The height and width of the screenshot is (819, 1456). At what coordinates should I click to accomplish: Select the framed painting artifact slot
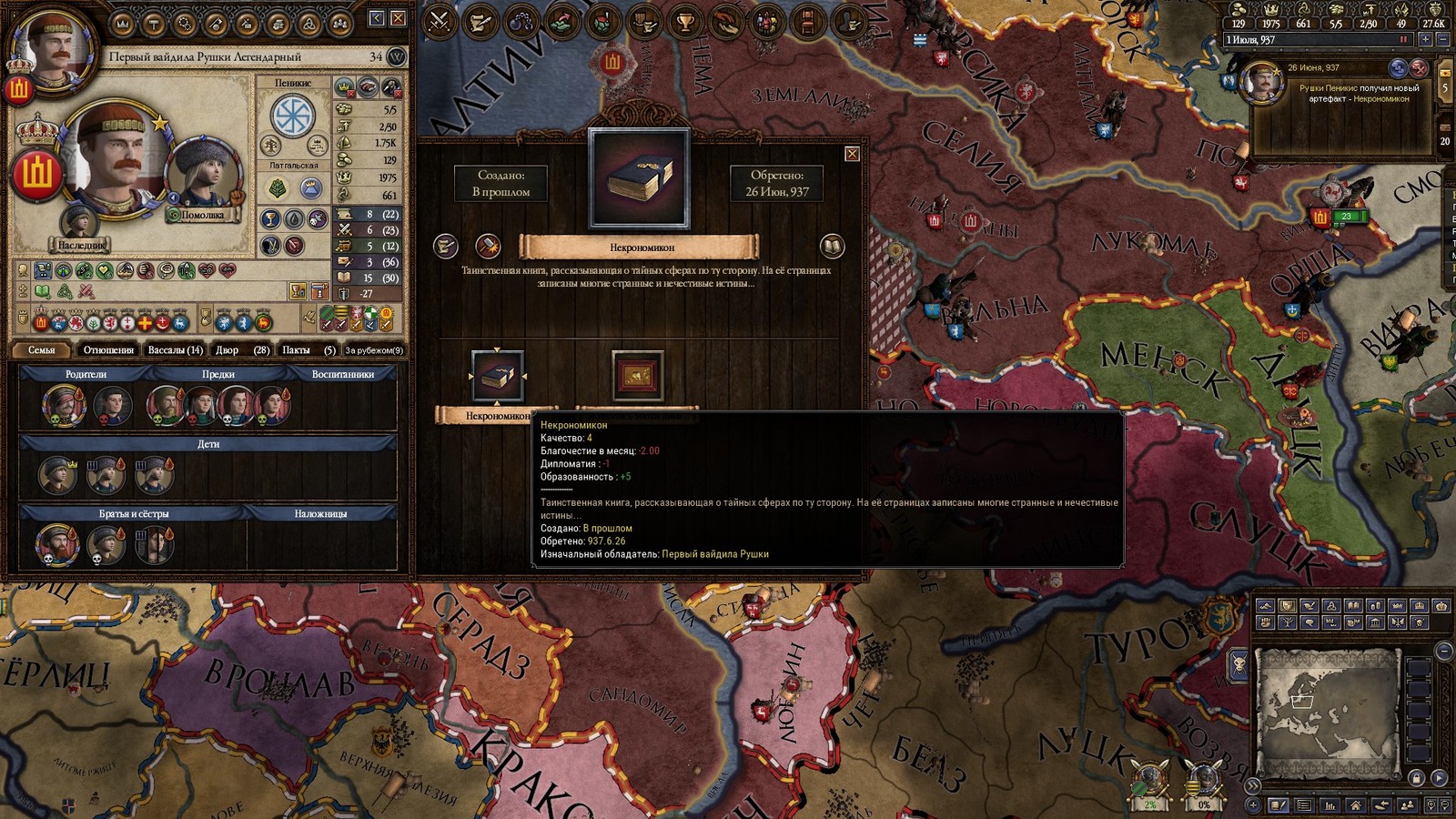(637, 375)
